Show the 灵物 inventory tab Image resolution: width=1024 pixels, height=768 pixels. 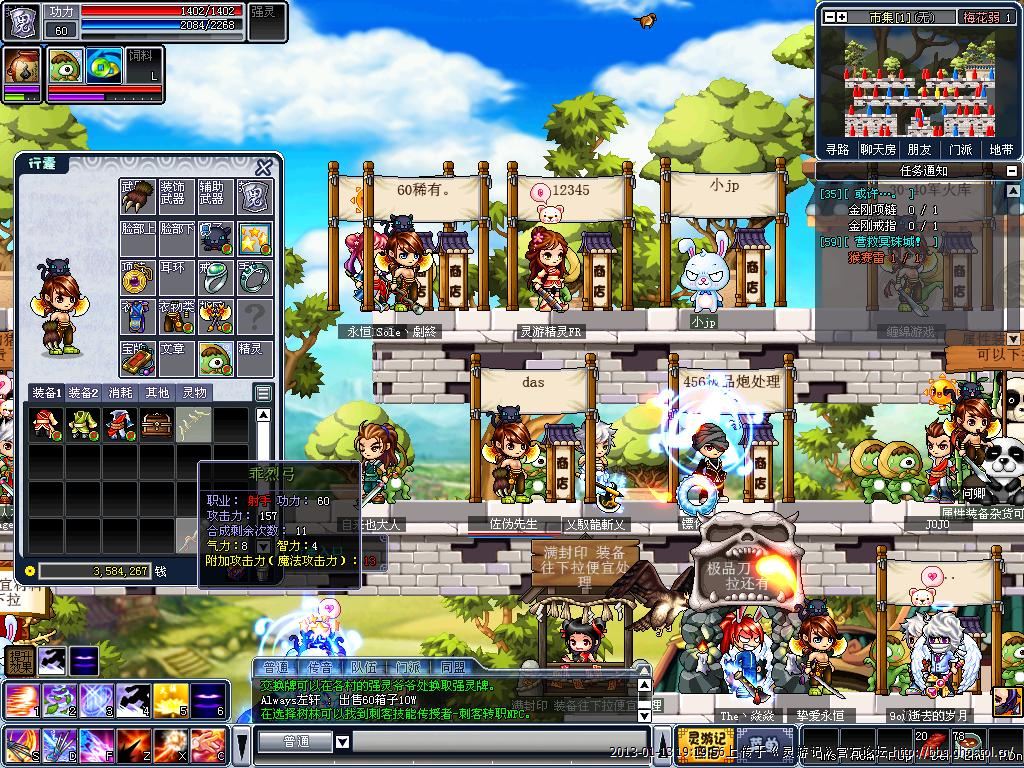tap(195, 393)
